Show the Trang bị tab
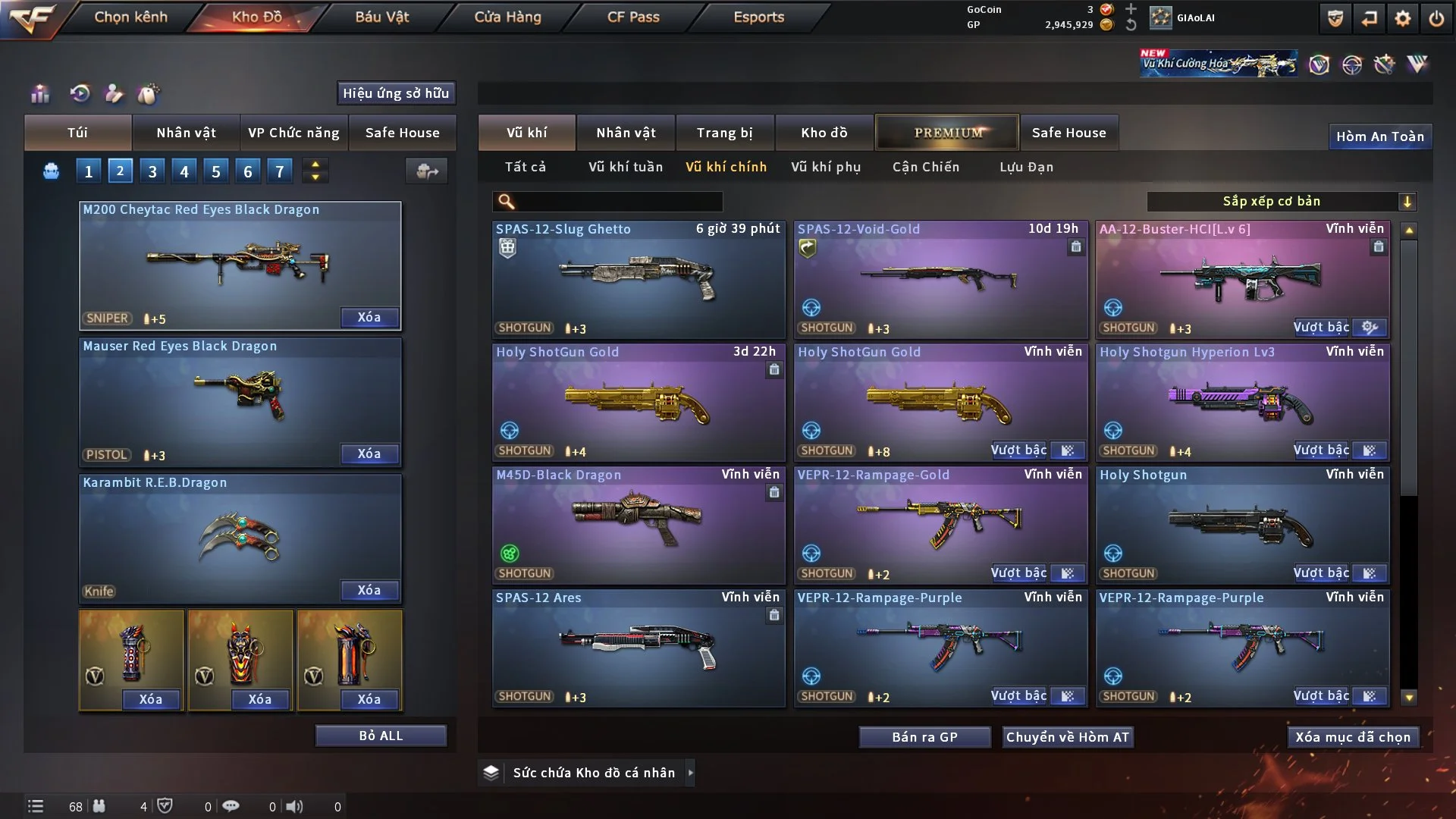1456x819 pixels. 724,133
